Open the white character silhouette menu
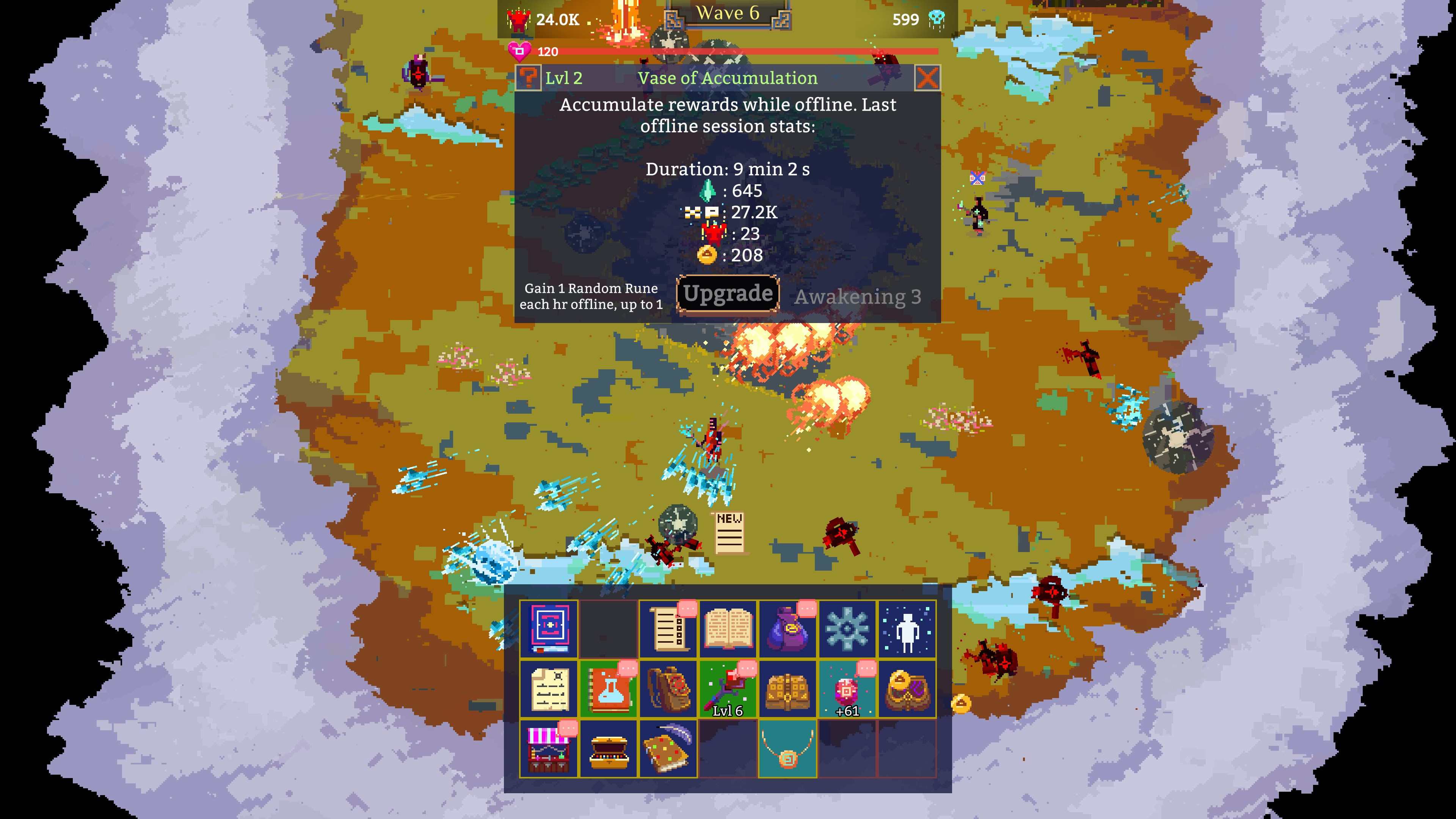 (x=907, y=629)
